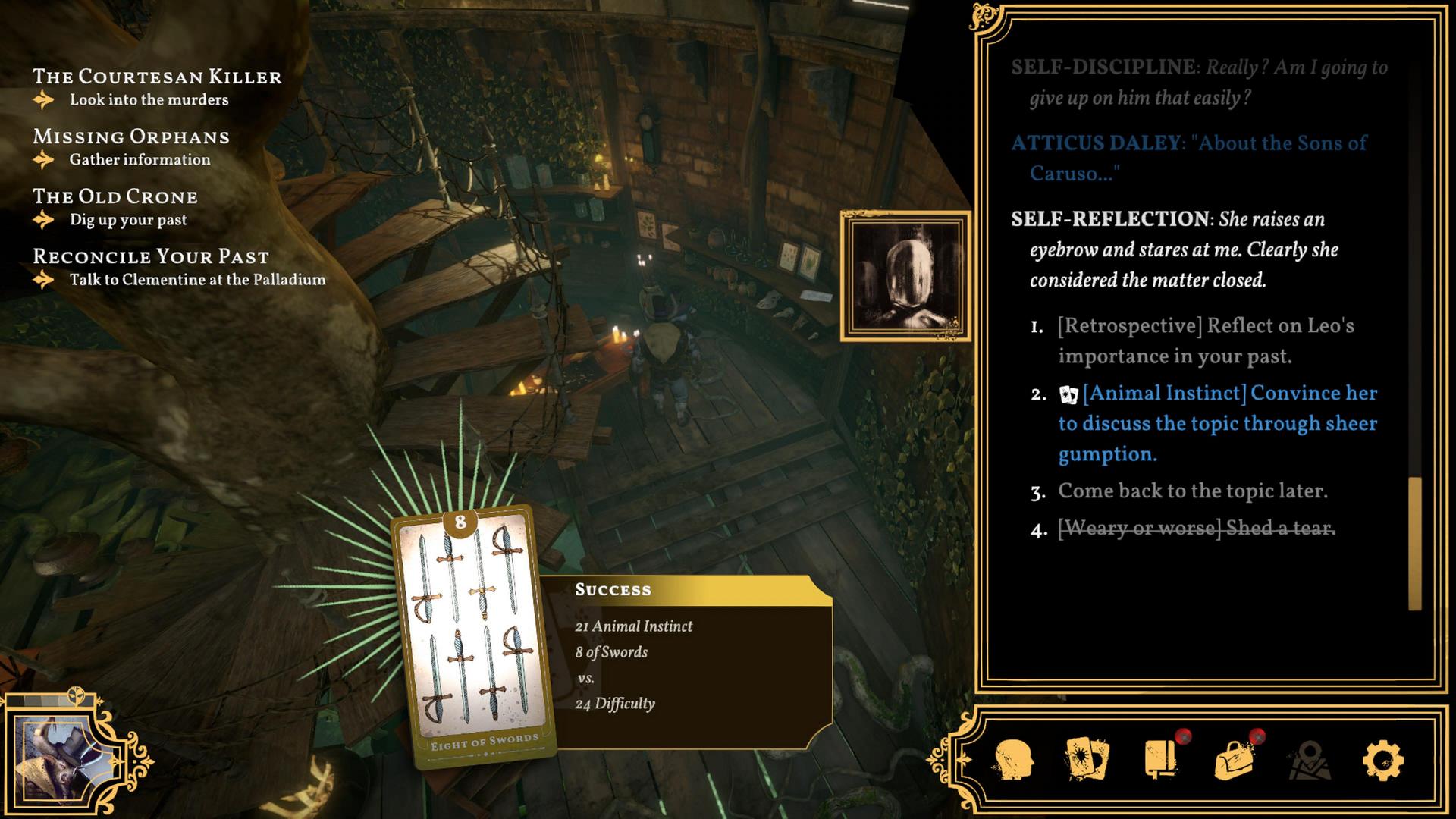Viewport: 1456px width, 819px height.
Task: Select the Animal Instinct convince her option
Action: (1217, 423)
